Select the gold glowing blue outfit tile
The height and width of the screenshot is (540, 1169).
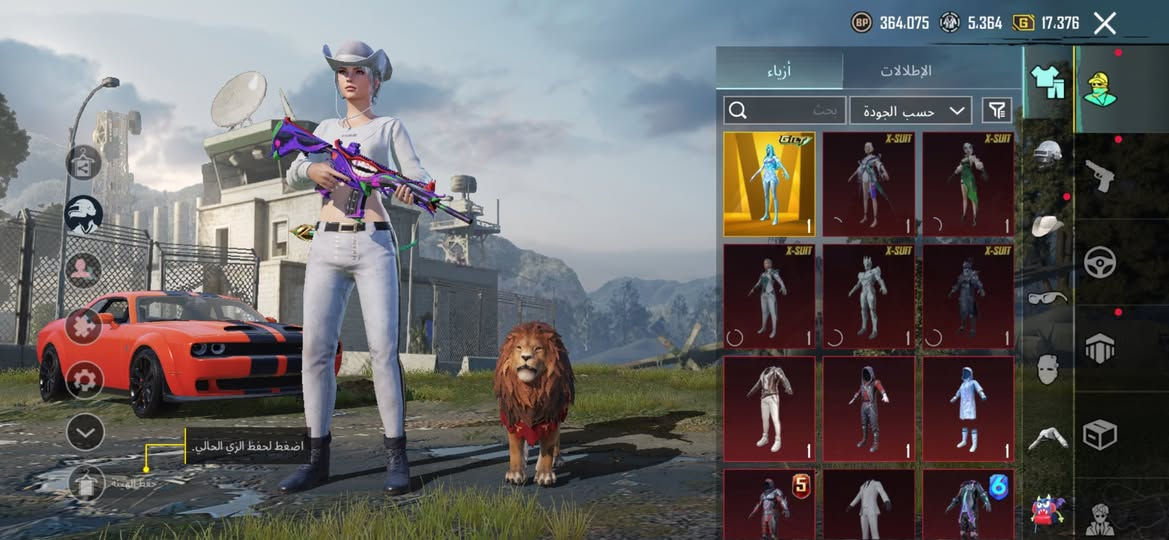pyautogui.click(x=769, y=184)
